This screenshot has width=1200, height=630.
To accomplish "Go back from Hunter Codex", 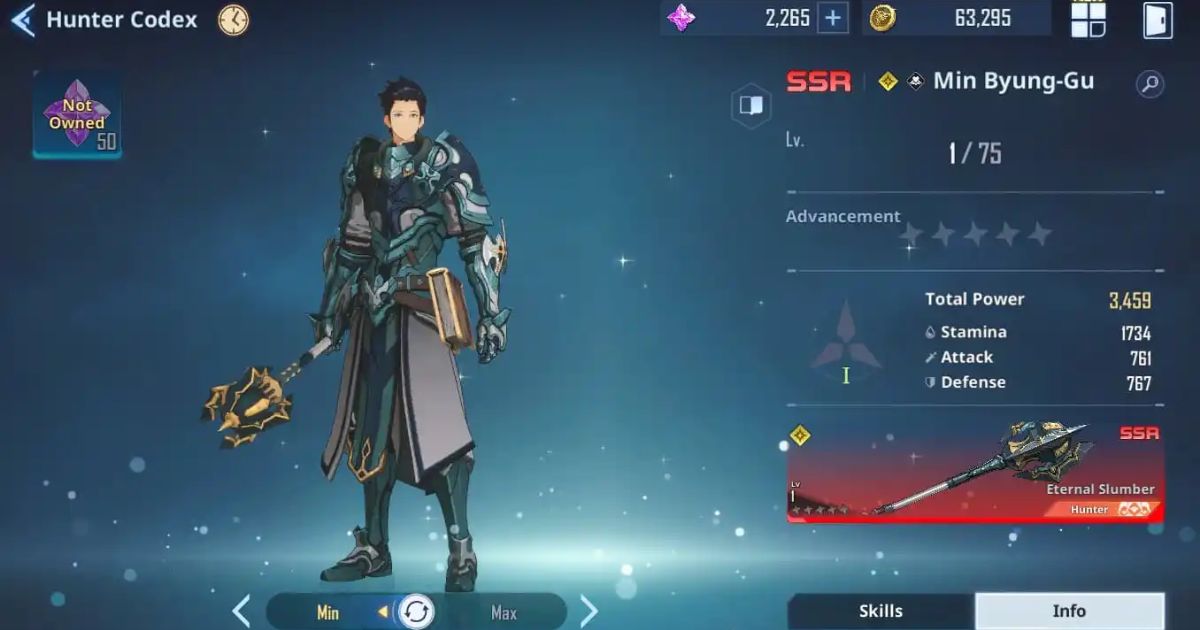I will (22, 20).
